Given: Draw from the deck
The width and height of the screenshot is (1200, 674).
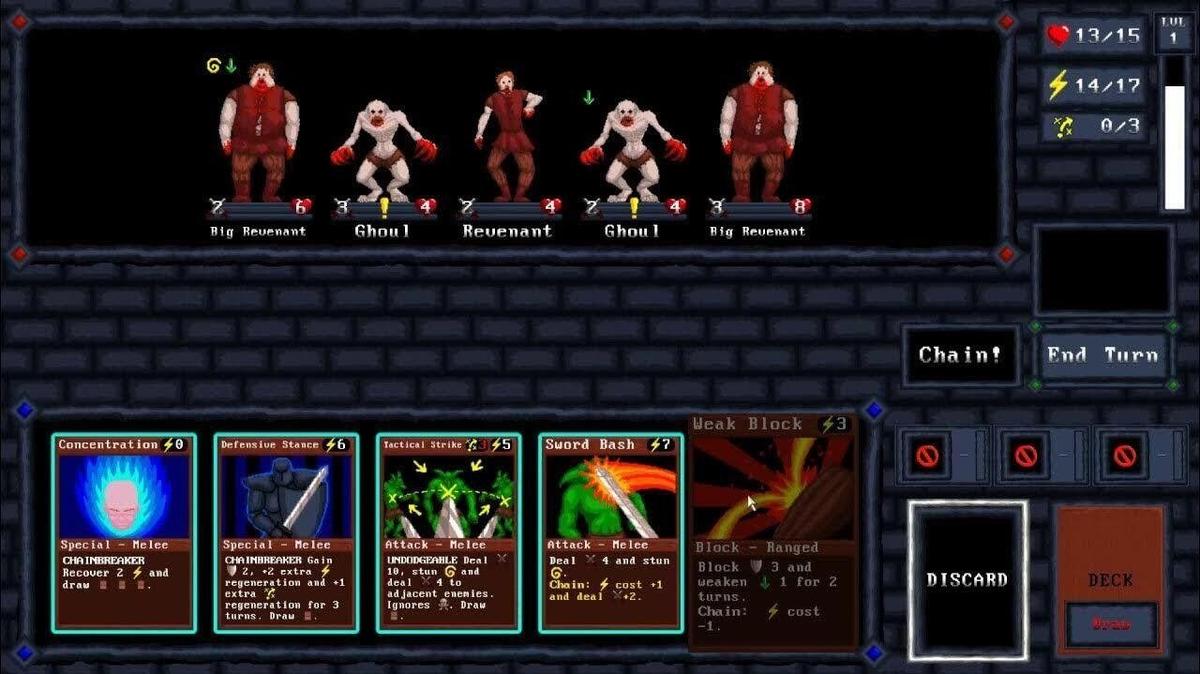Looking at the screenshot, I should (1110, 622).
